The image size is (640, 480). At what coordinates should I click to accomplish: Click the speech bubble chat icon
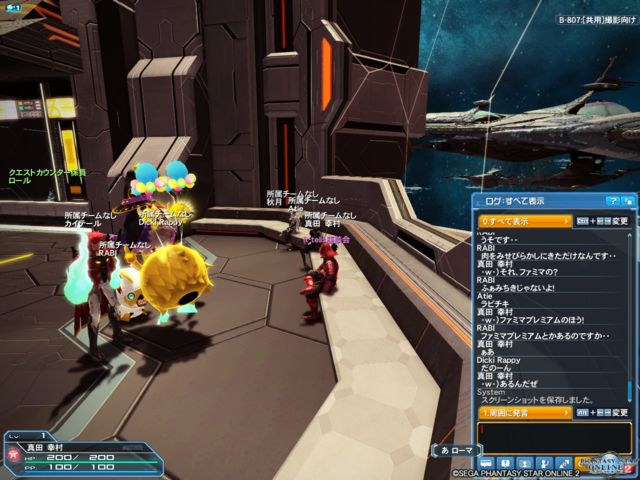click(487, 463)
